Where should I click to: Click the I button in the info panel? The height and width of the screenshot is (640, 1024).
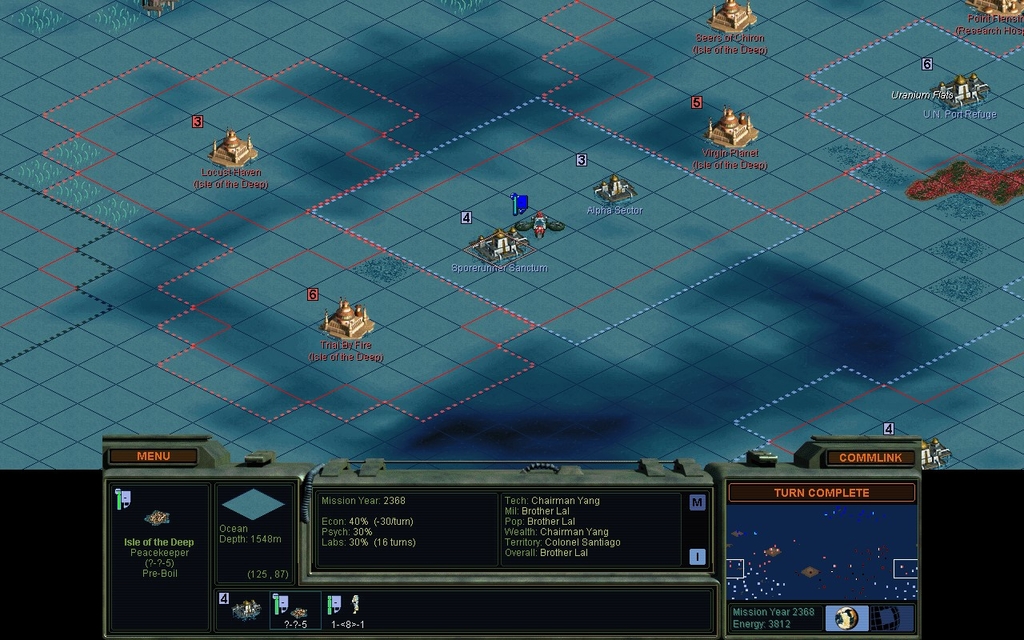click(697, 557)
